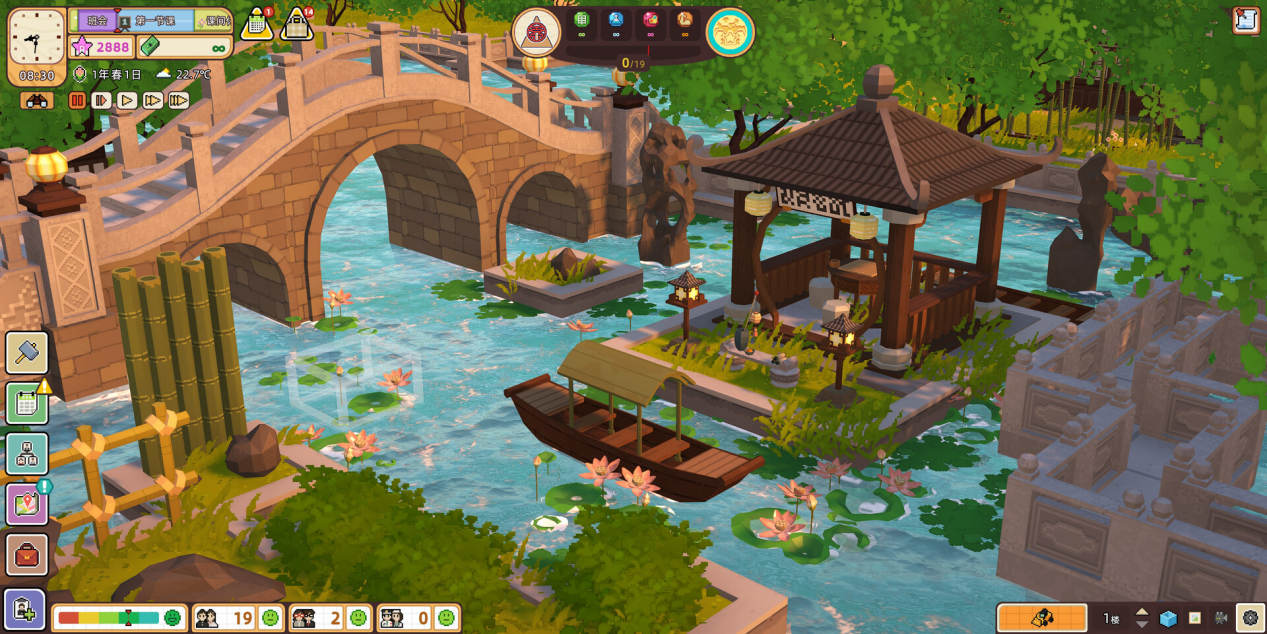Open the notepad schedule with warning badge
This screenshot has height=634, width=1267.
(x=27, y=403)
